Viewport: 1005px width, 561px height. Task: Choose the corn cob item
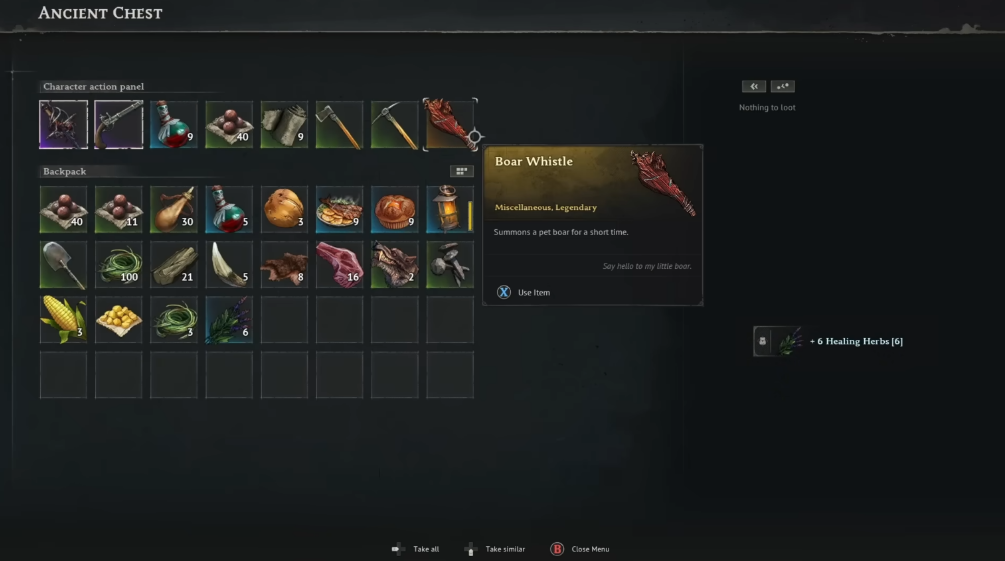[63, 319]
